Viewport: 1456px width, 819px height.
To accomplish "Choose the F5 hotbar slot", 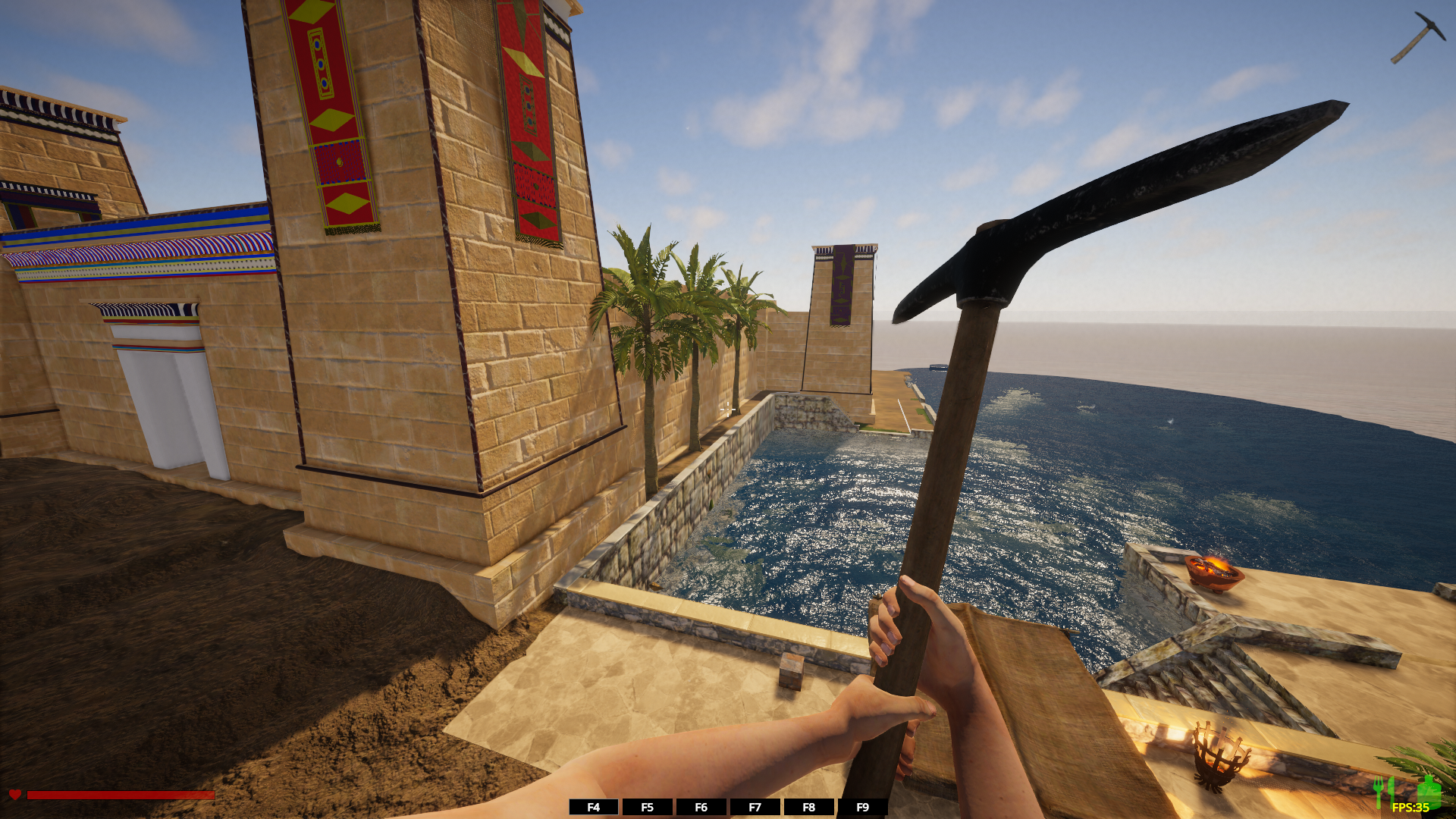I will tap(647, 807).
